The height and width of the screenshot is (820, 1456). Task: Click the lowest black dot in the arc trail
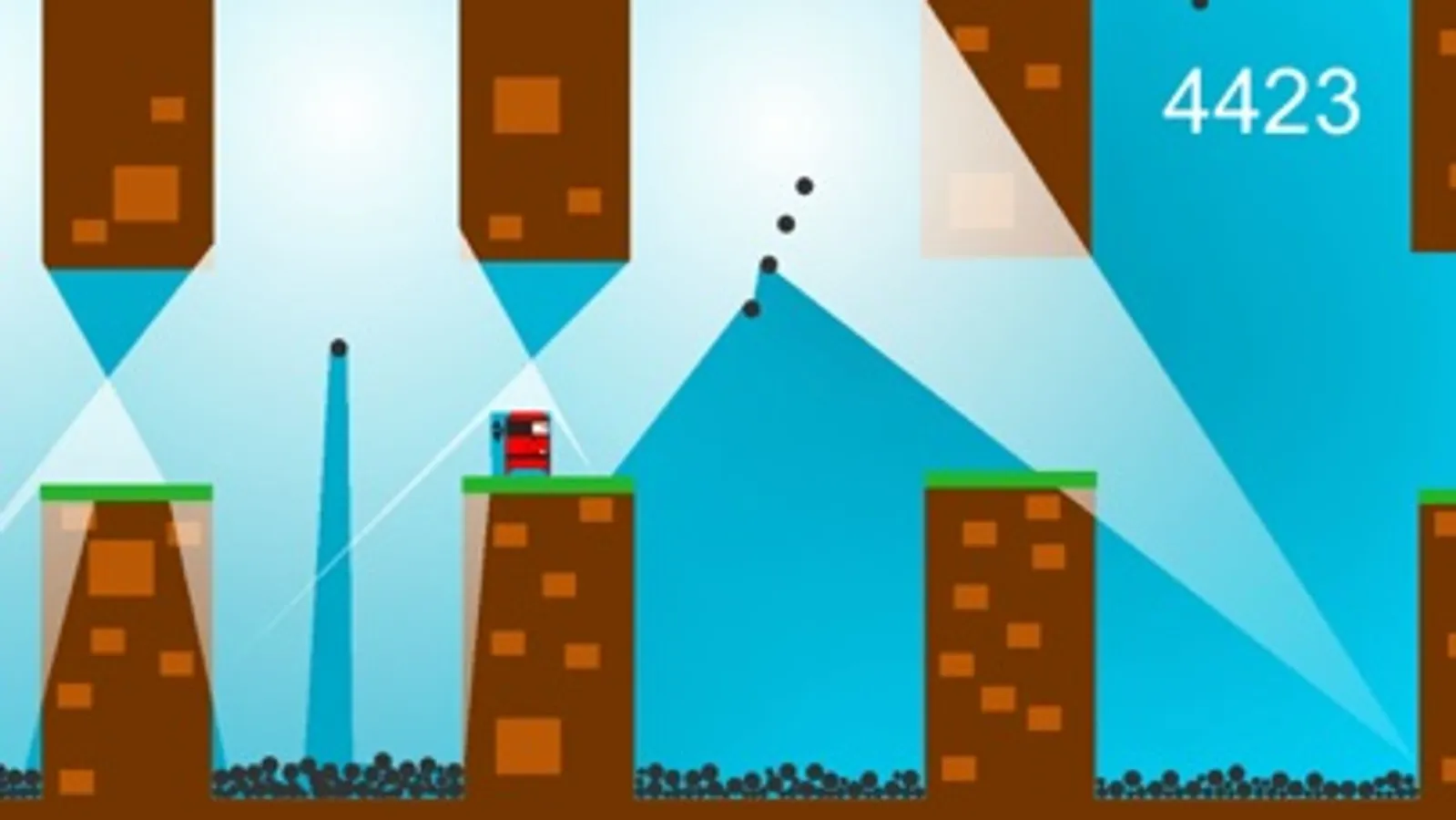pyautogui.click(x=751, y=310)
